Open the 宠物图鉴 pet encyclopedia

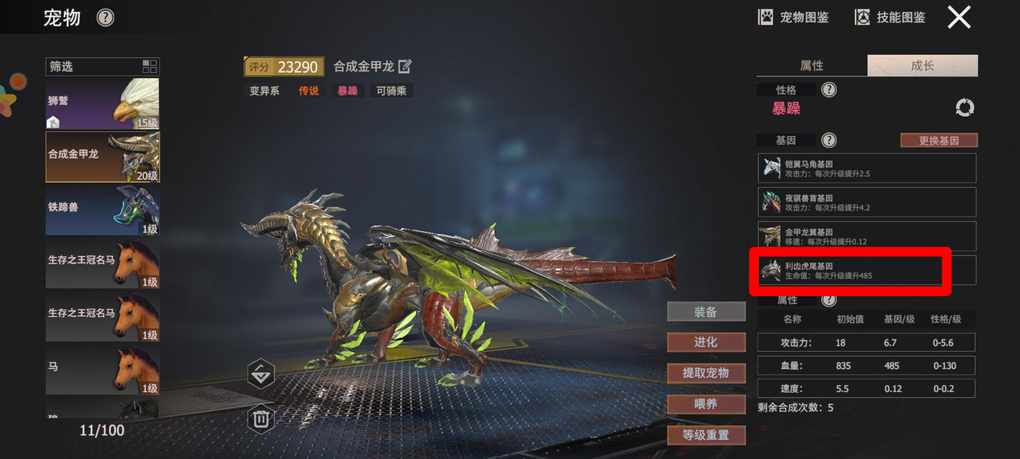[x=793, y=17]
